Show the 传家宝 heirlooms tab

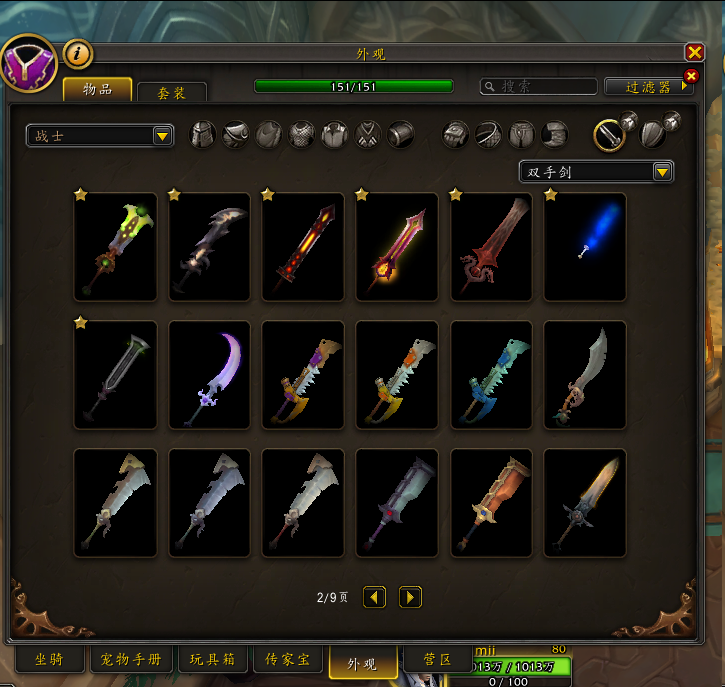pyautogui.click(x=287, y=660)
